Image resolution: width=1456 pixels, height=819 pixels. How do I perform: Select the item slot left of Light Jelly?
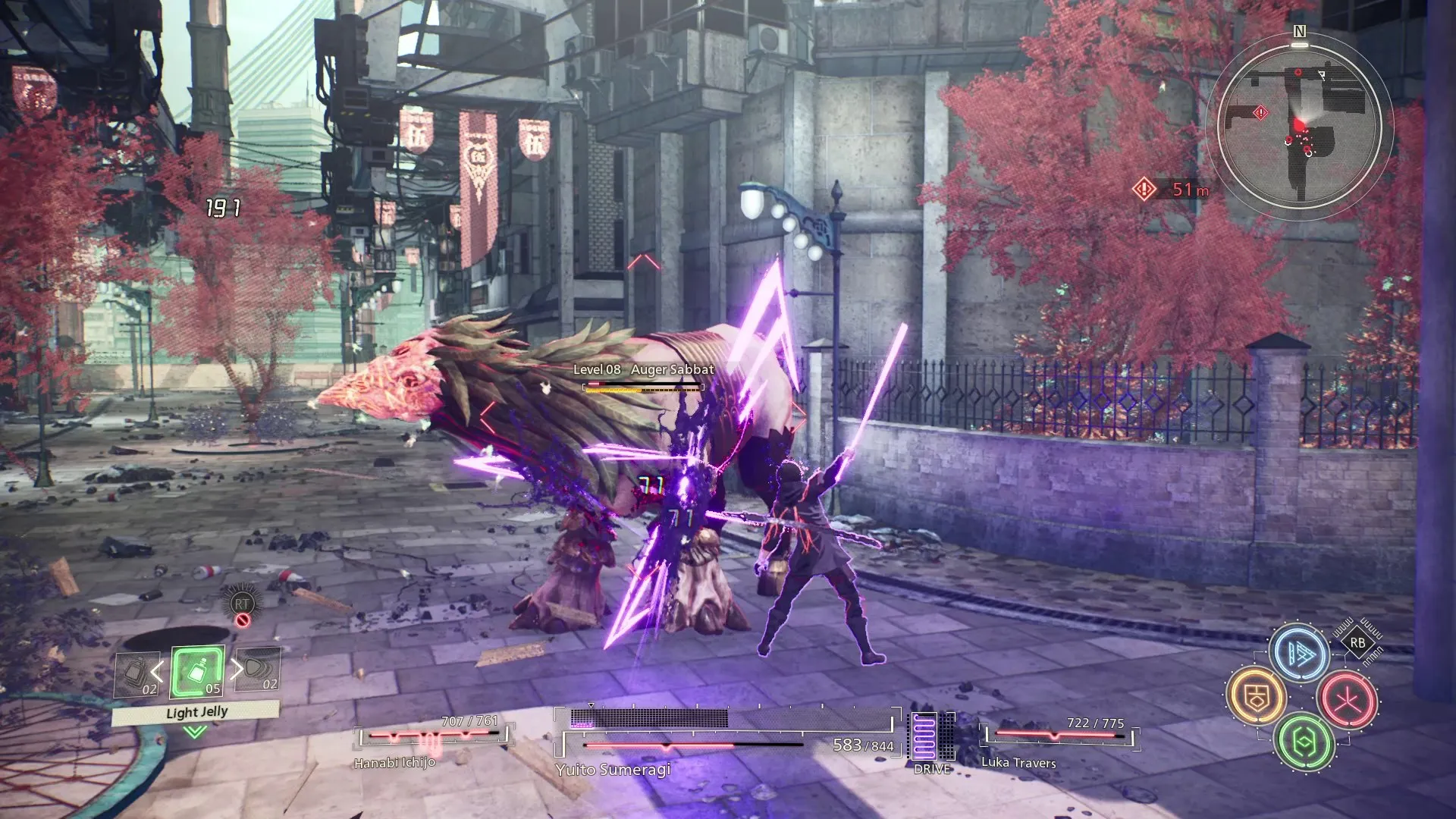tap(136, 674)
